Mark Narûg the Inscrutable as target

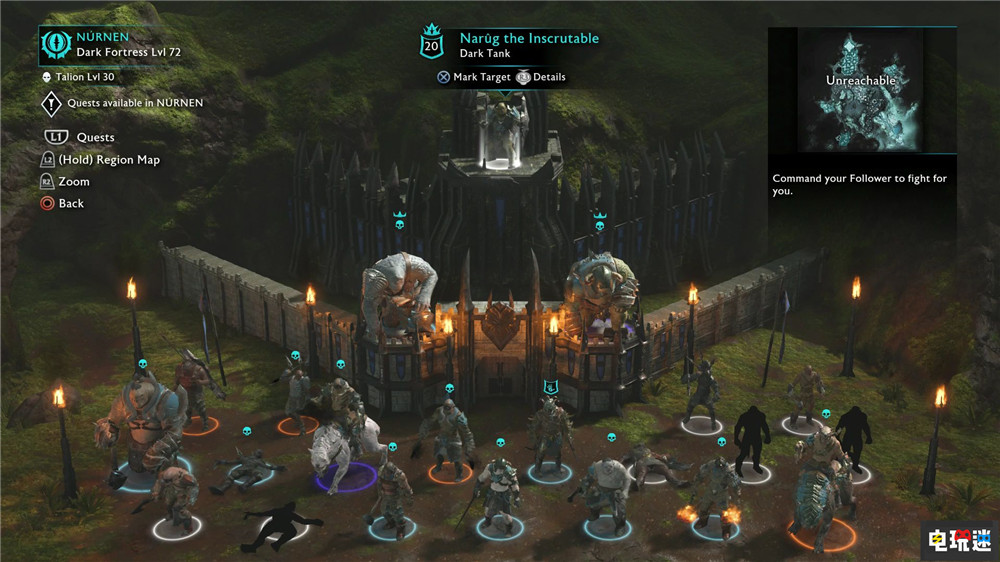[474, 77]
